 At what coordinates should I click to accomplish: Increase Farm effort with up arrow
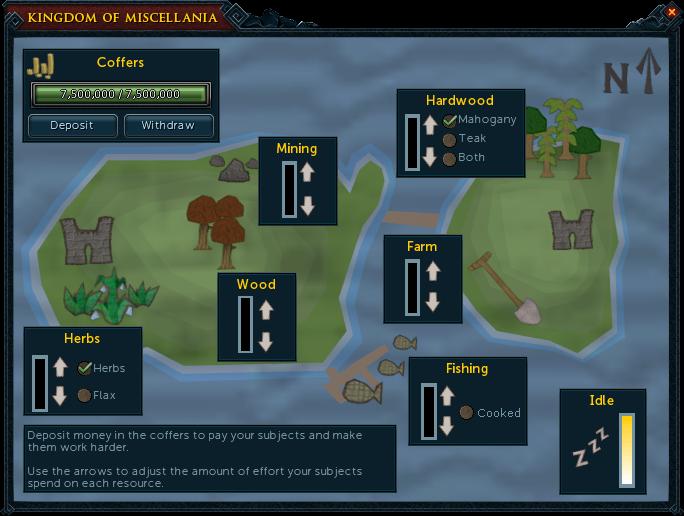(x=432, y=270)
